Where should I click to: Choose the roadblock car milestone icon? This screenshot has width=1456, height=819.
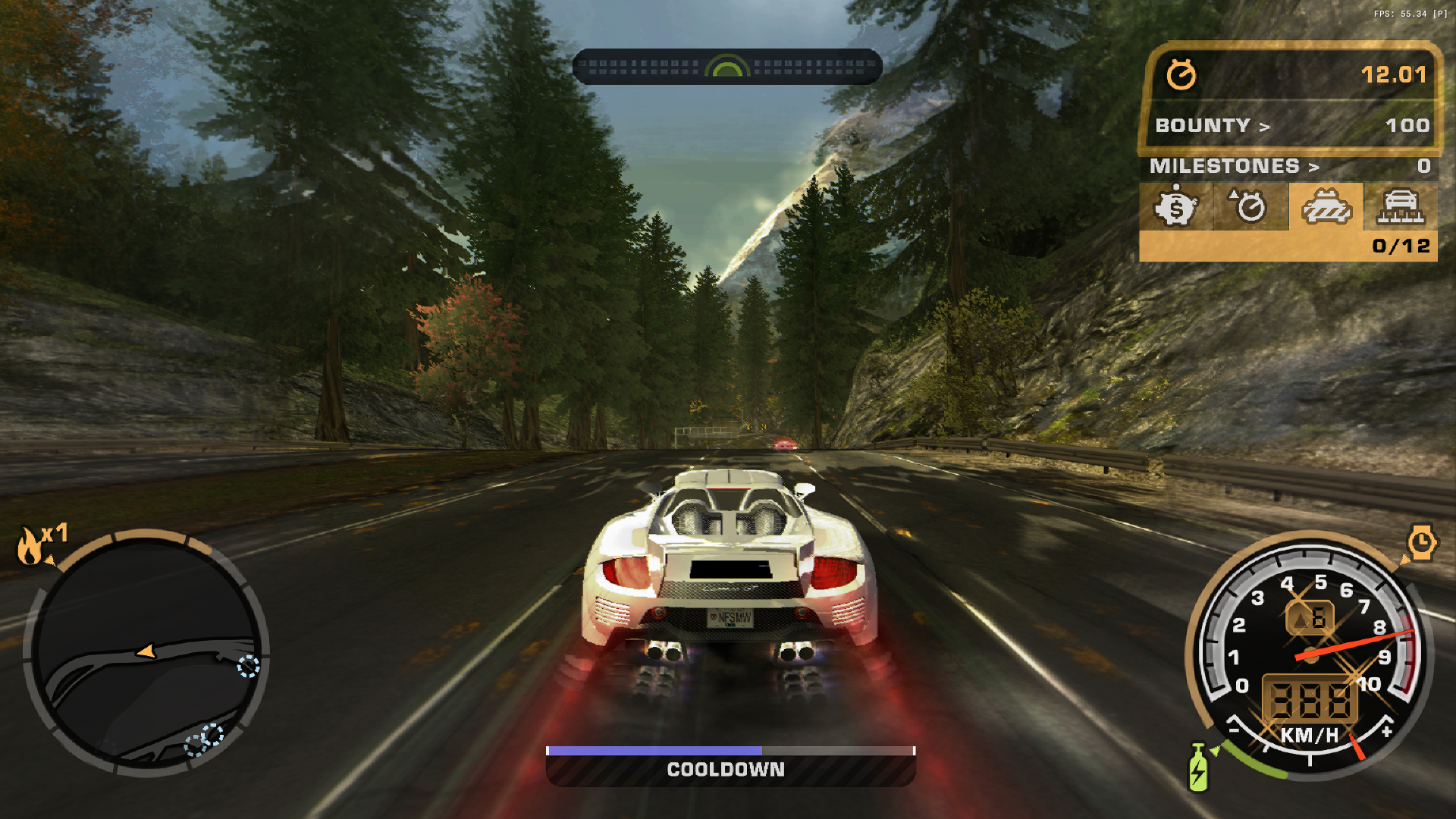1401,206
